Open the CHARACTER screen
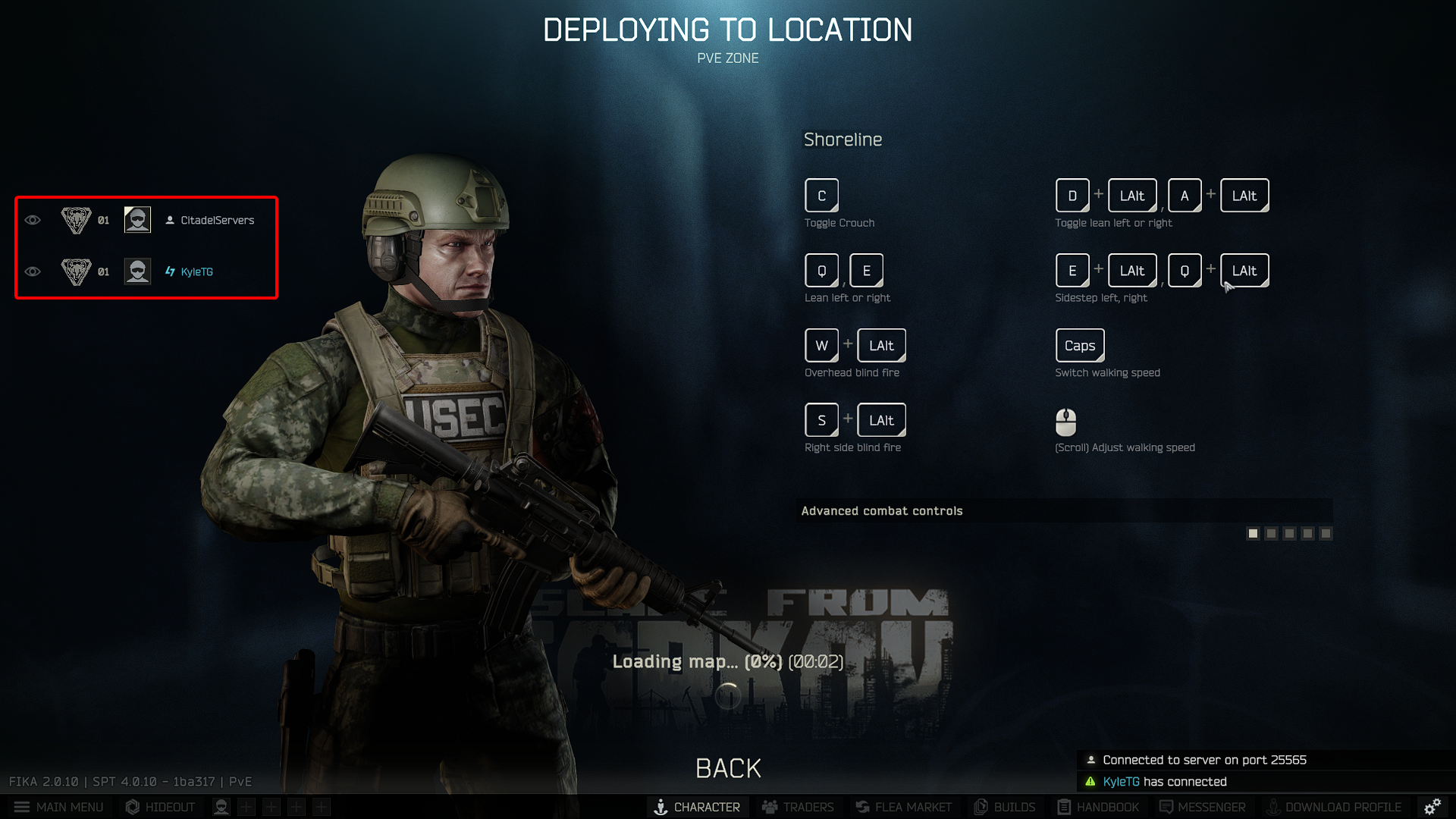 697,807
